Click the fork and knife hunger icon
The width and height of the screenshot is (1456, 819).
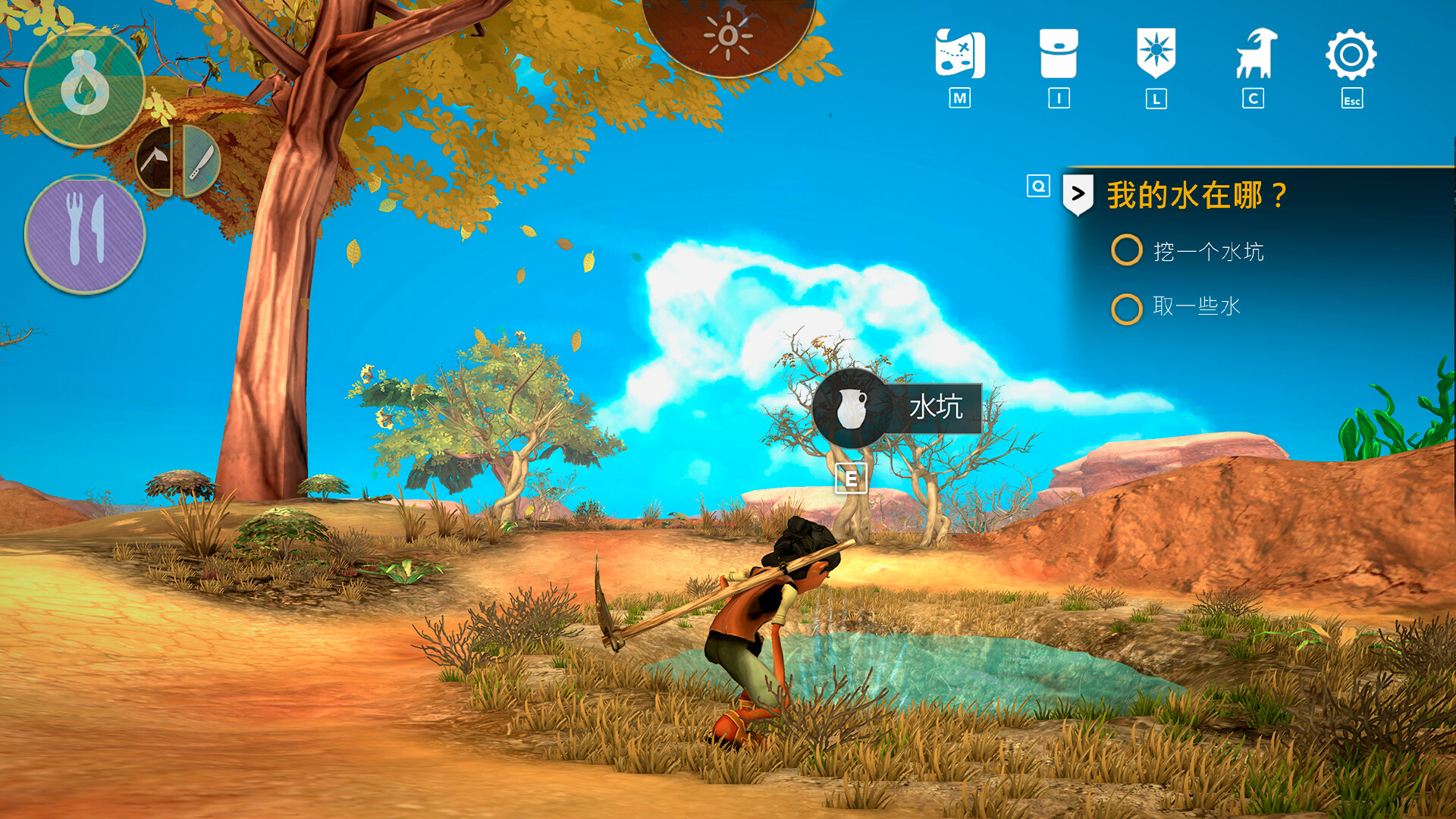[x=85, y=234]
